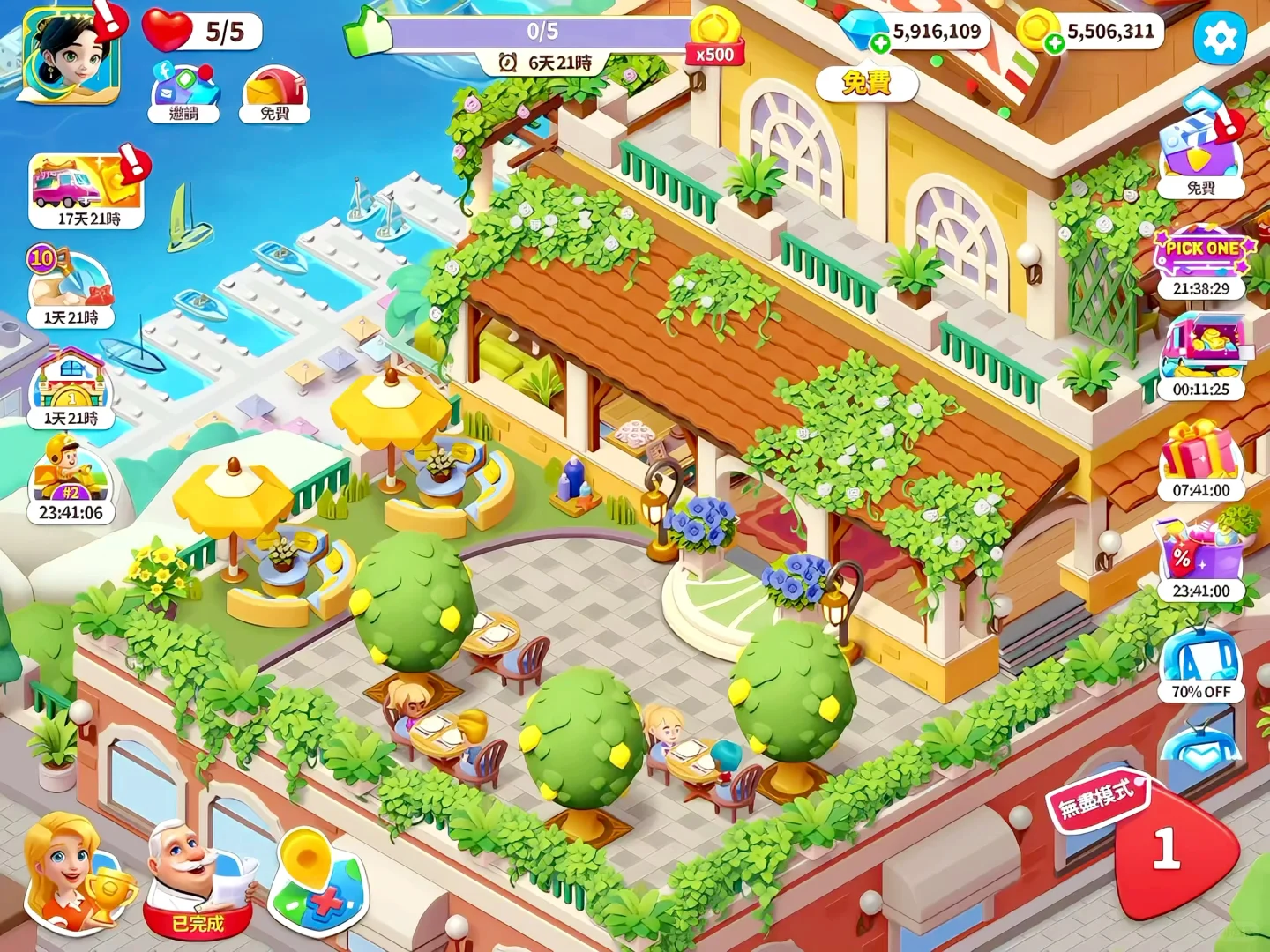This screenshot has width=1270, height=952.
Task: Open the food truck event with red alert
Action: (x=84, y=185)
